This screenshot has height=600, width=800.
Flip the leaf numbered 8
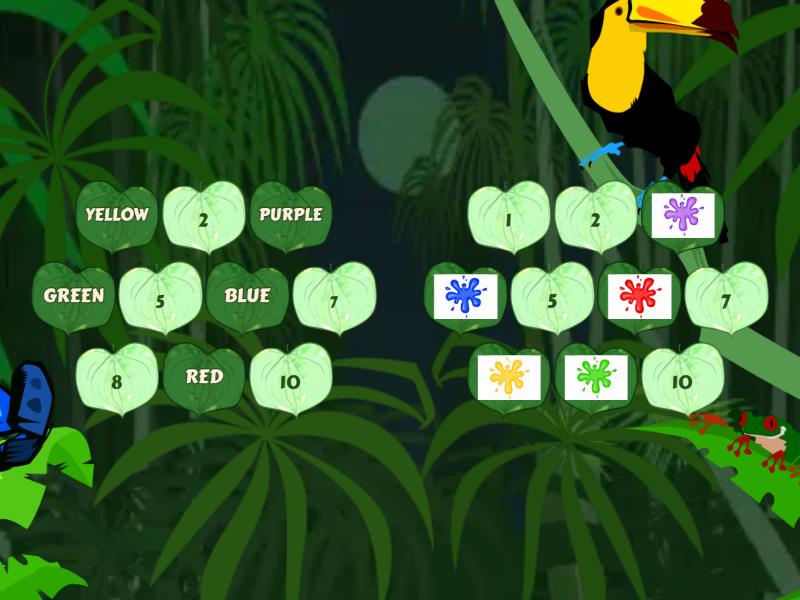[118, 380]
